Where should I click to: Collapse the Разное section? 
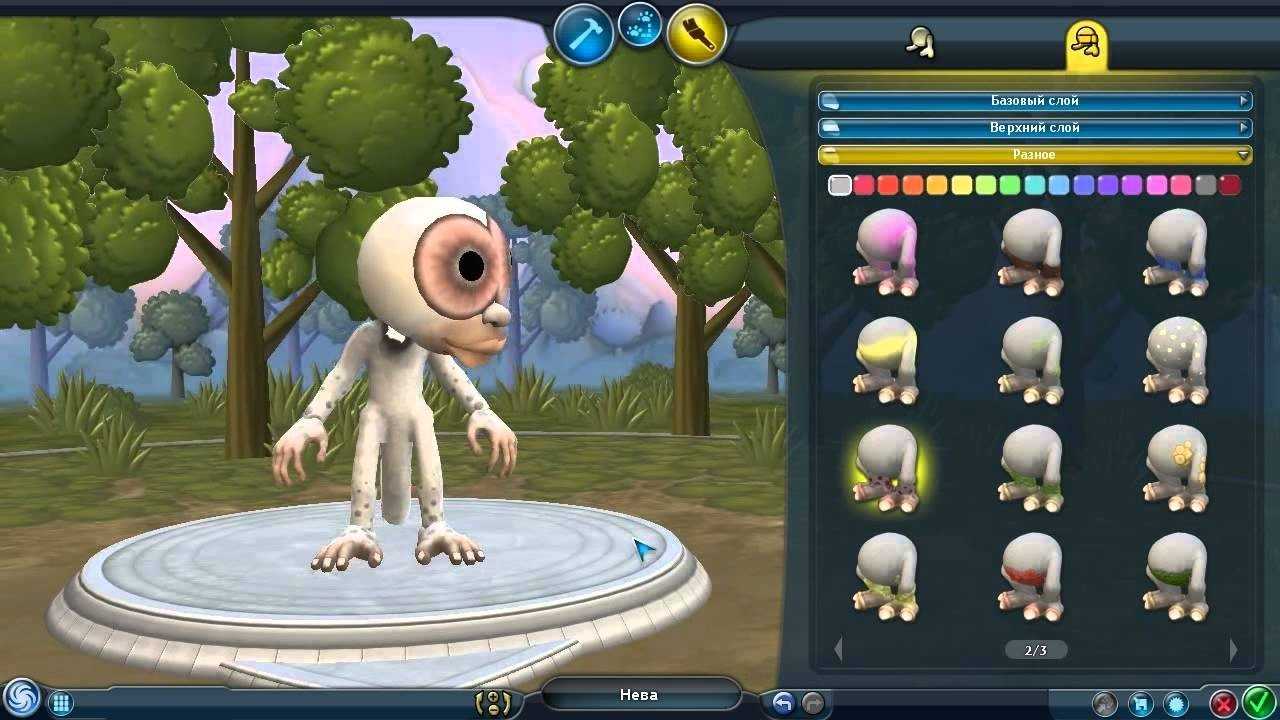(x=1034, y=155)
